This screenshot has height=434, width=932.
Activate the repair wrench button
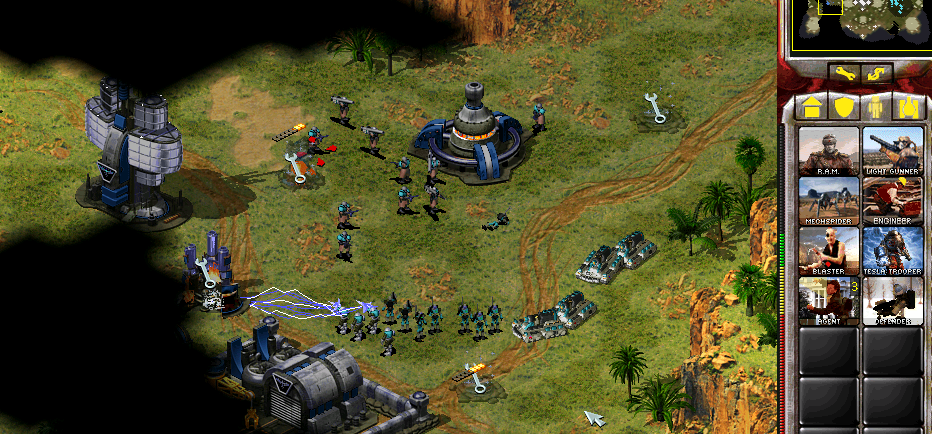845,73
